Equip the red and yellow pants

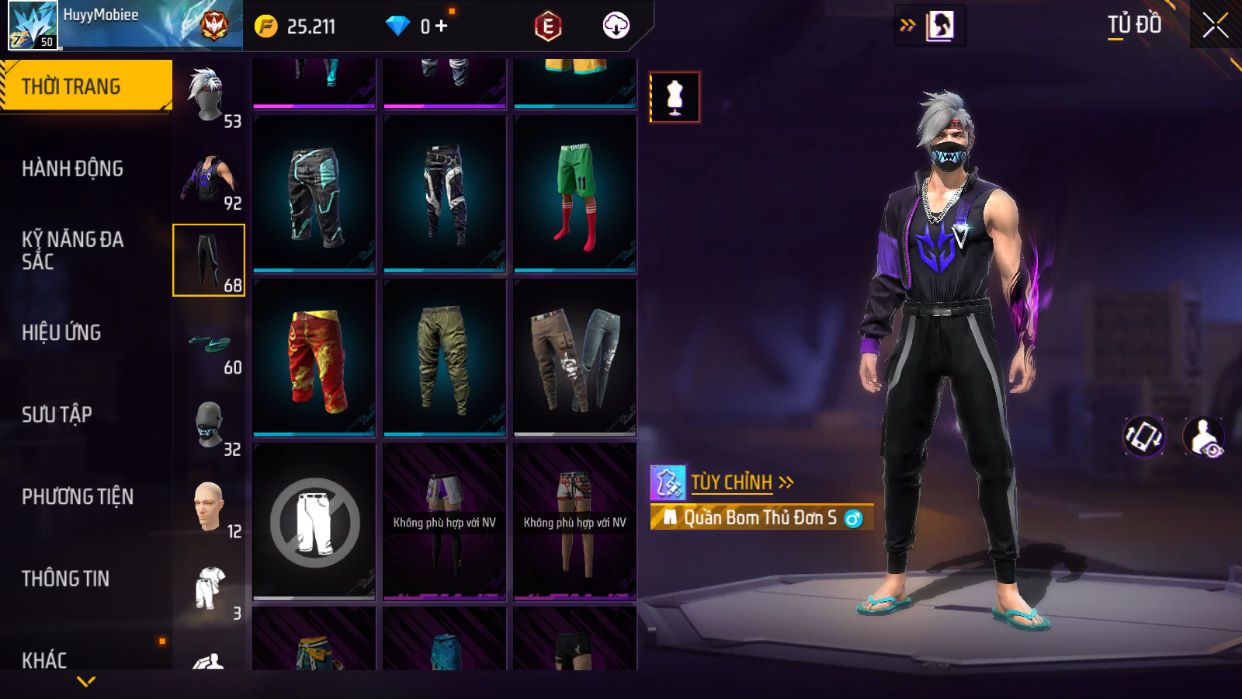[315, 357]
